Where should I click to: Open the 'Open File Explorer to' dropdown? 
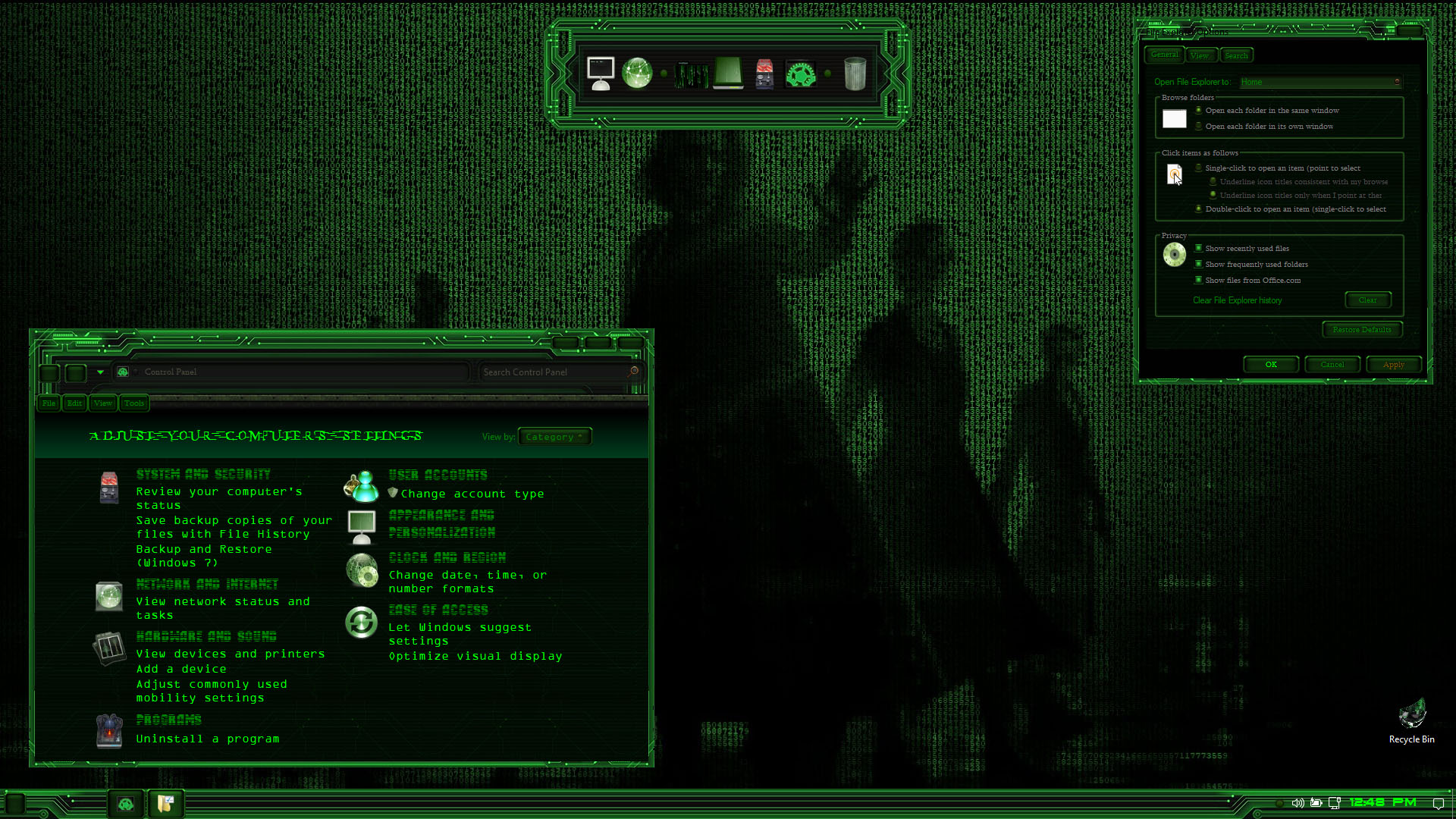[1319, 82]
